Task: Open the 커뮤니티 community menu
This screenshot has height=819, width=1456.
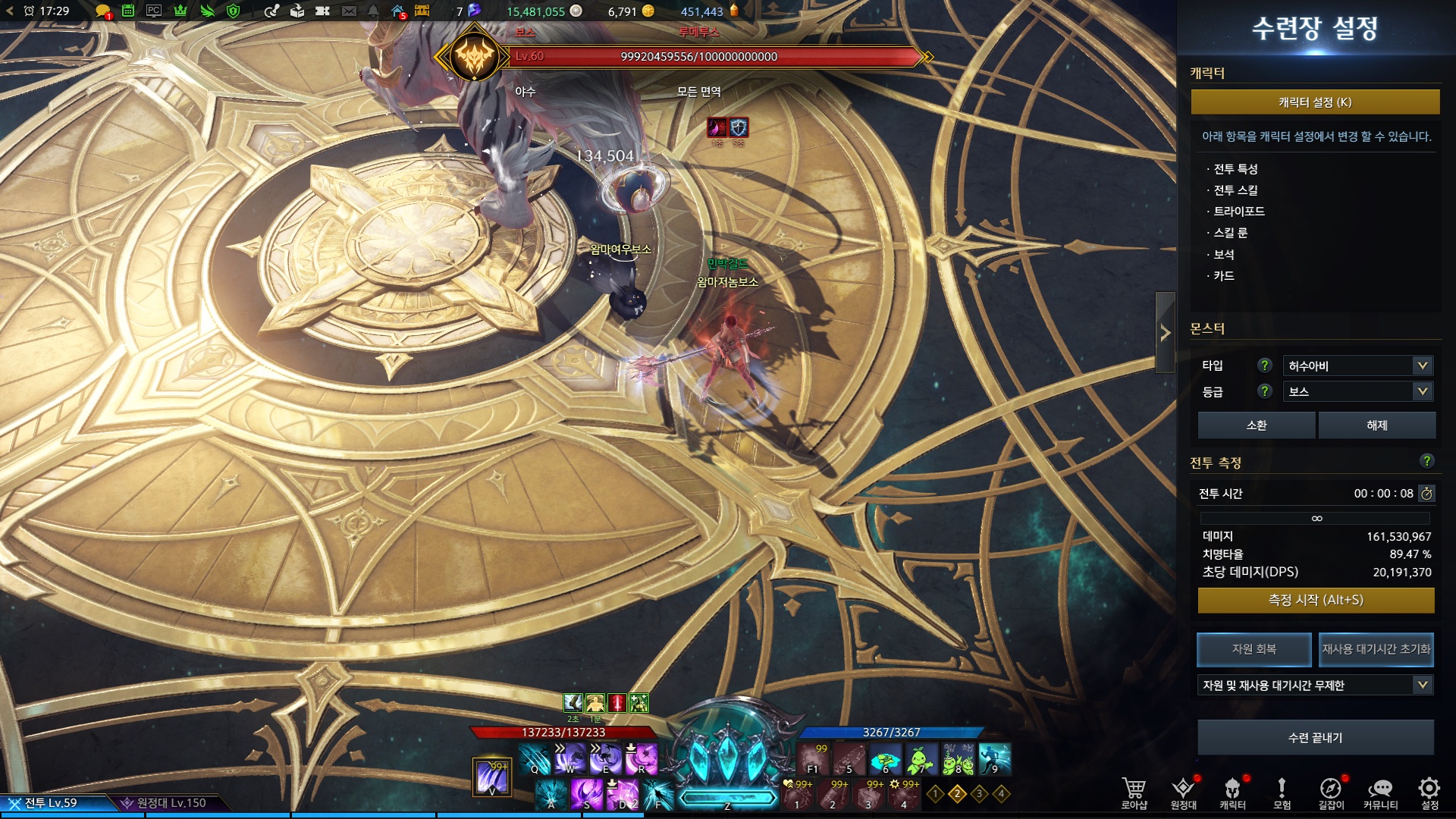Action: 1380,792
